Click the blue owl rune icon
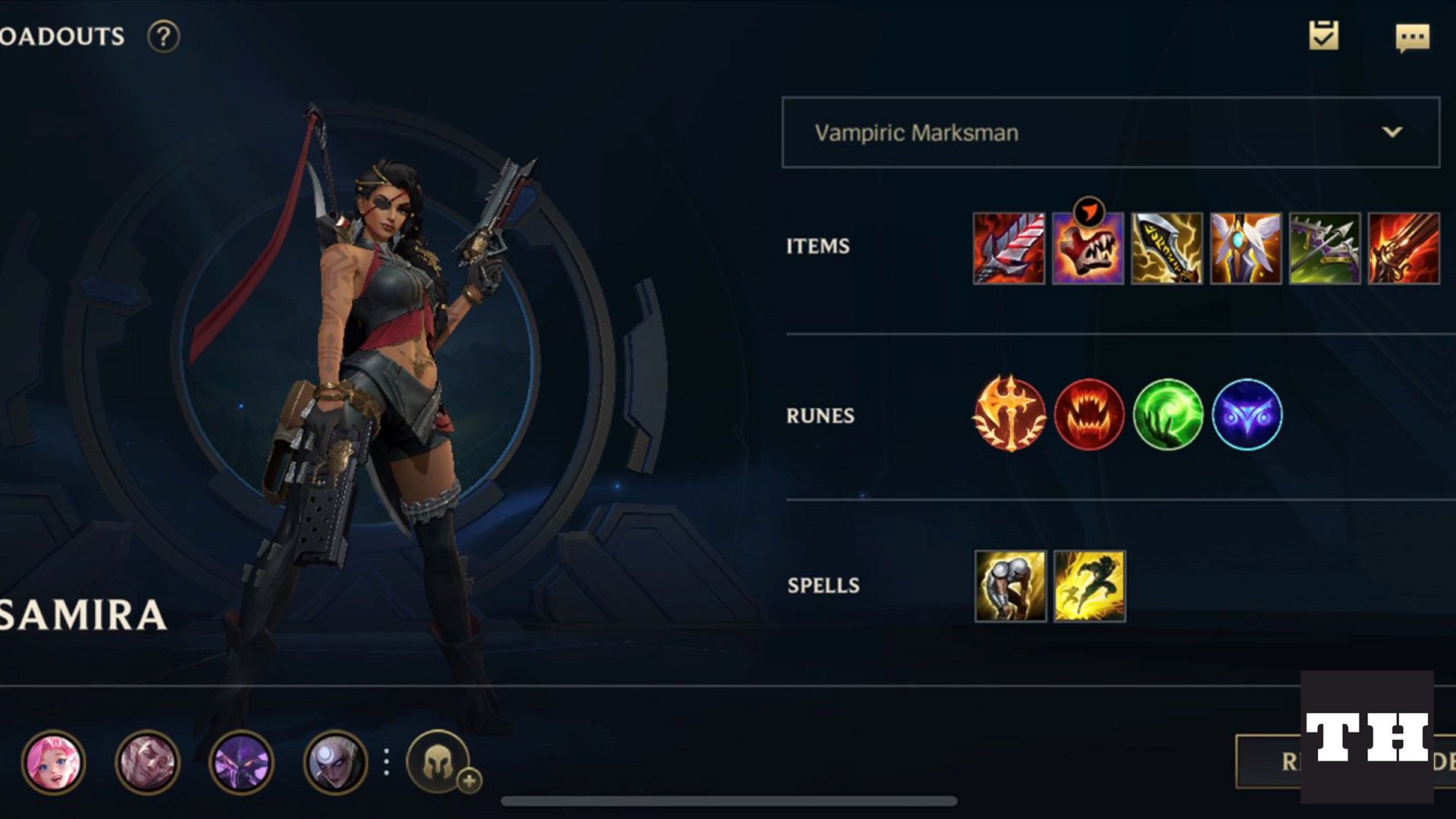The width and height of the screenshot is (1456, 819). coord(1249,415)
